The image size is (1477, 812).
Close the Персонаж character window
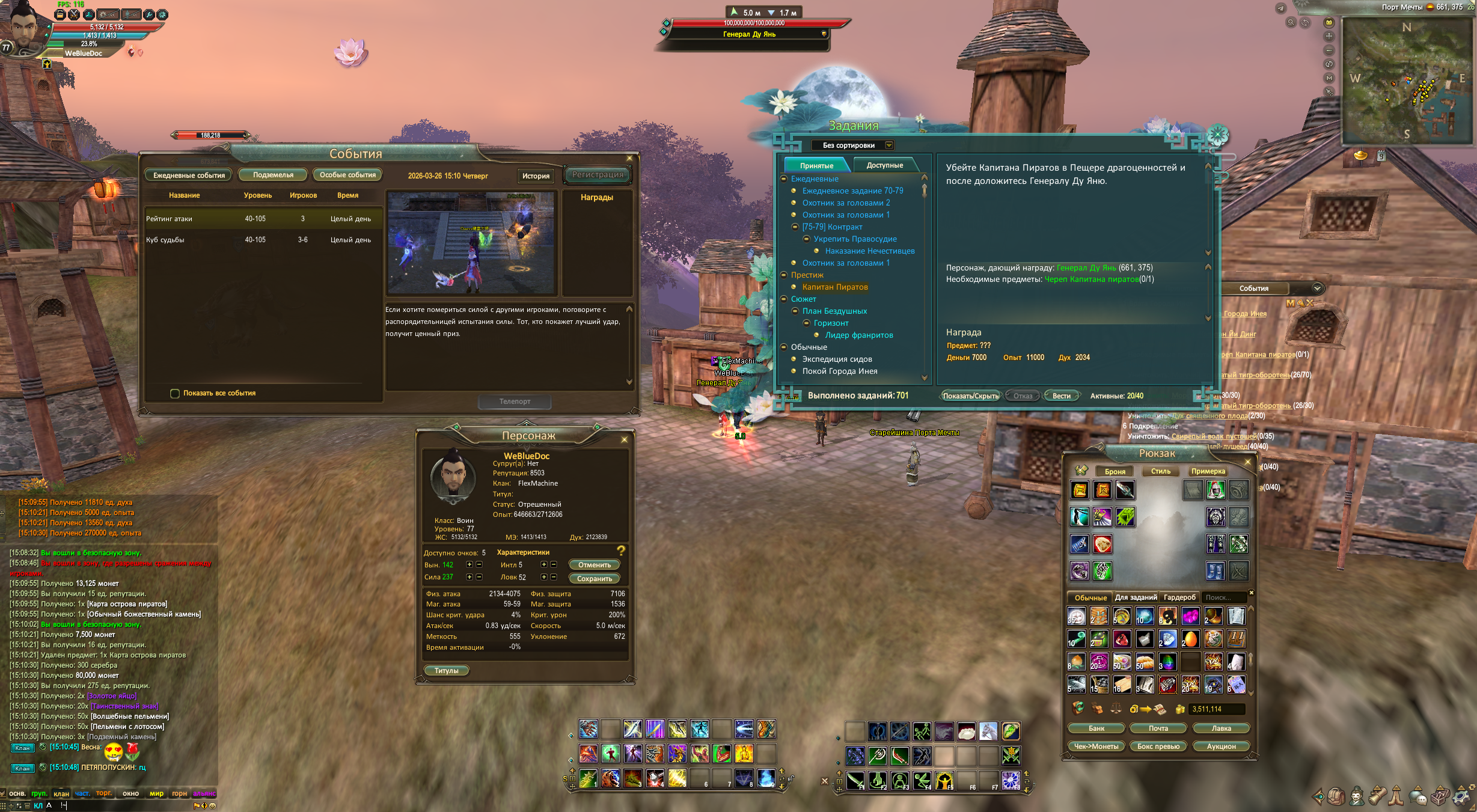624,440
